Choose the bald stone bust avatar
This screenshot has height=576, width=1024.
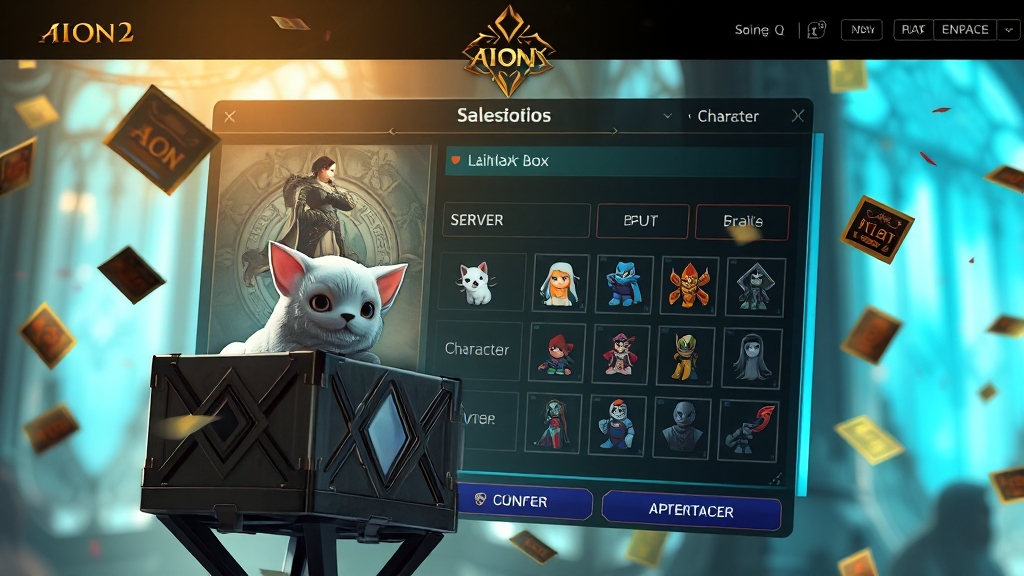[x=683, y=424]
